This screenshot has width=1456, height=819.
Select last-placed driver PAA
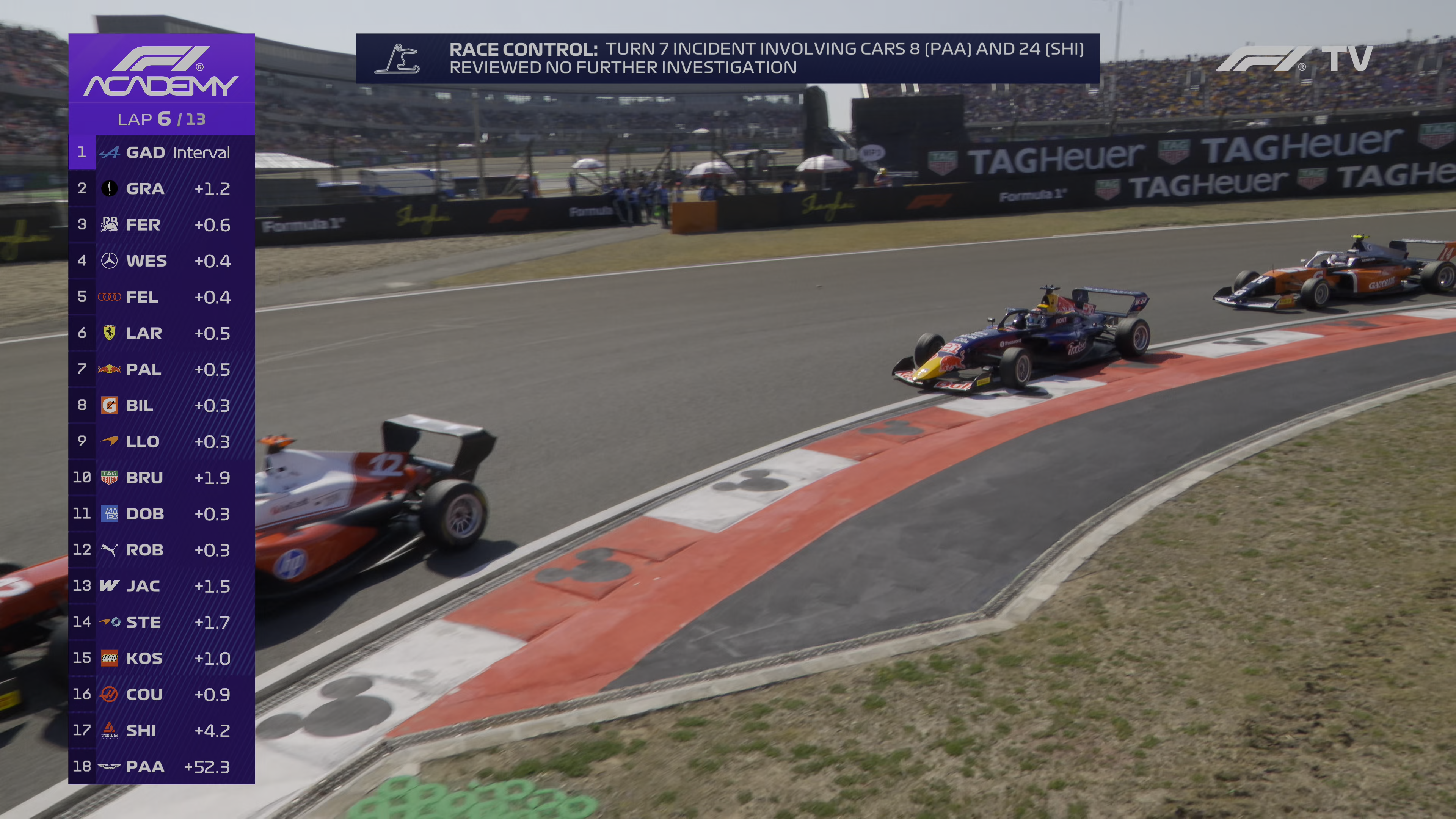162,767
